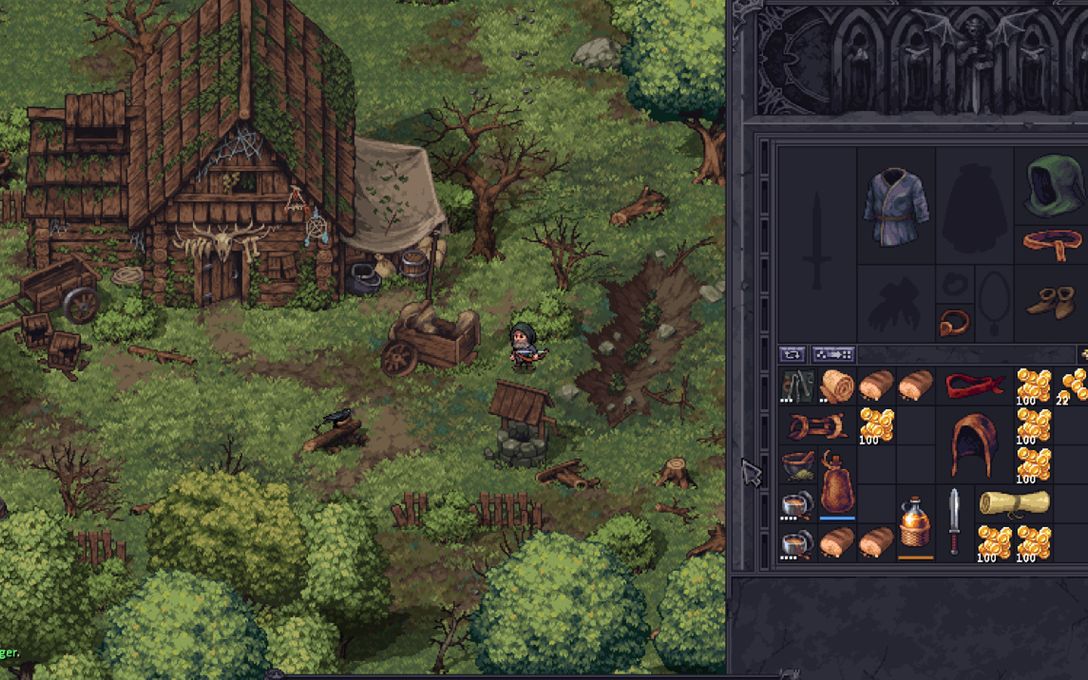Select the dagger in the inventory
1088x680 pixels.
[954, 522]
